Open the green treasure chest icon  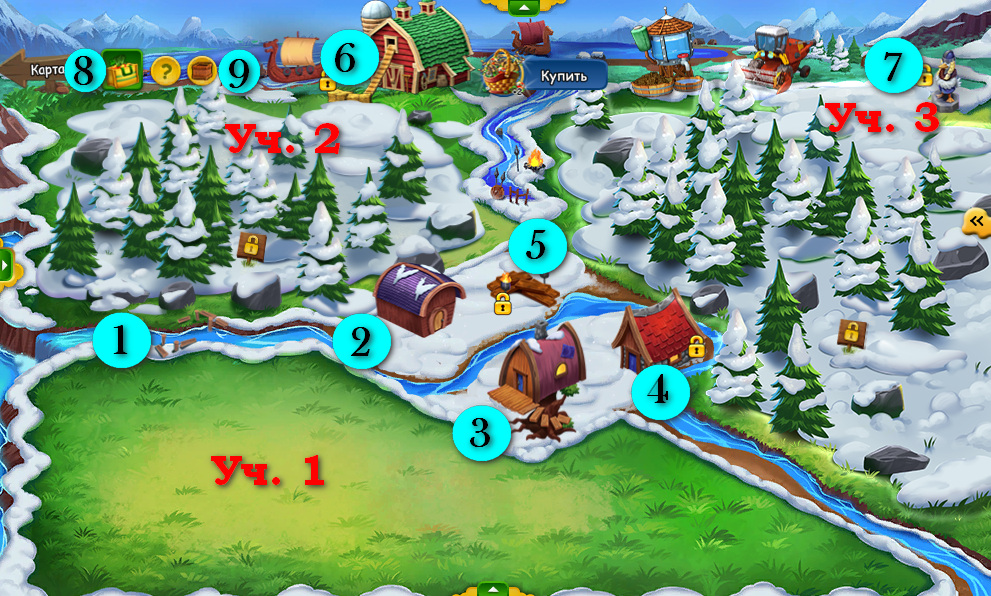125,73
